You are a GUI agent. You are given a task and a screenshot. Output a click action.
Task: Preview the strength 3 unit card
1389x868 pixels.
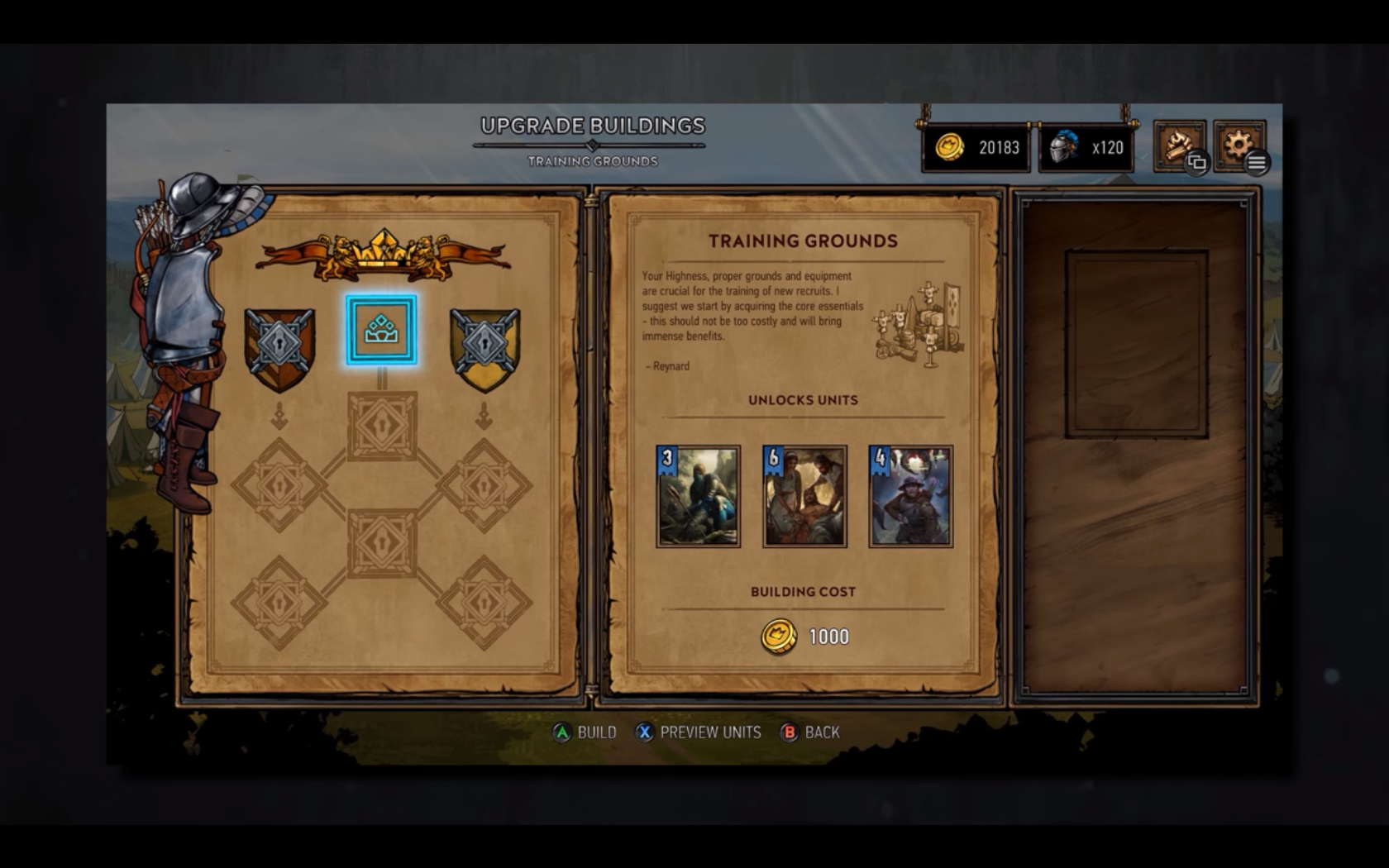pos(699,496)
